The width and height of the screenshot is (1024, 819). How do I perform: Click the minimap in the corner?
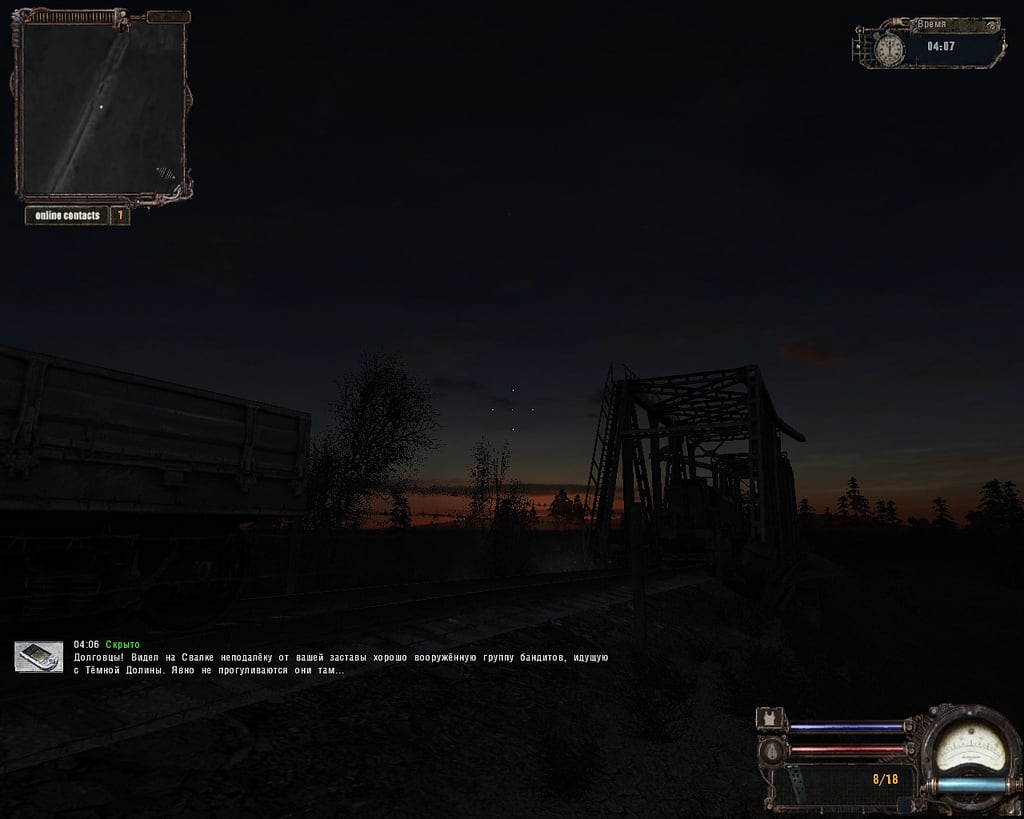click(103, 108)
